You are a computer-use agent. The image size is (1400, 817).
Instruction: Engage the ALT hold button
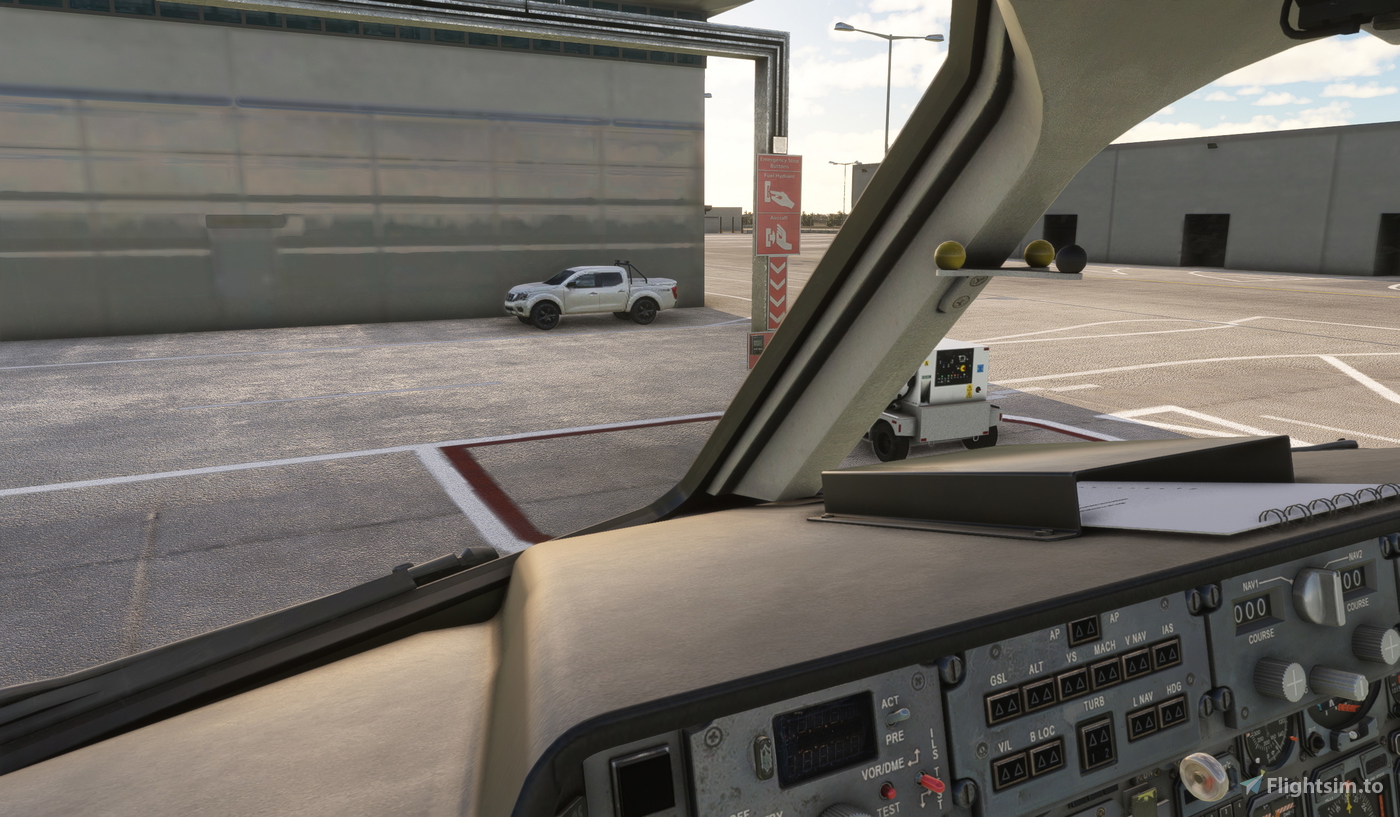[1040, 693]
